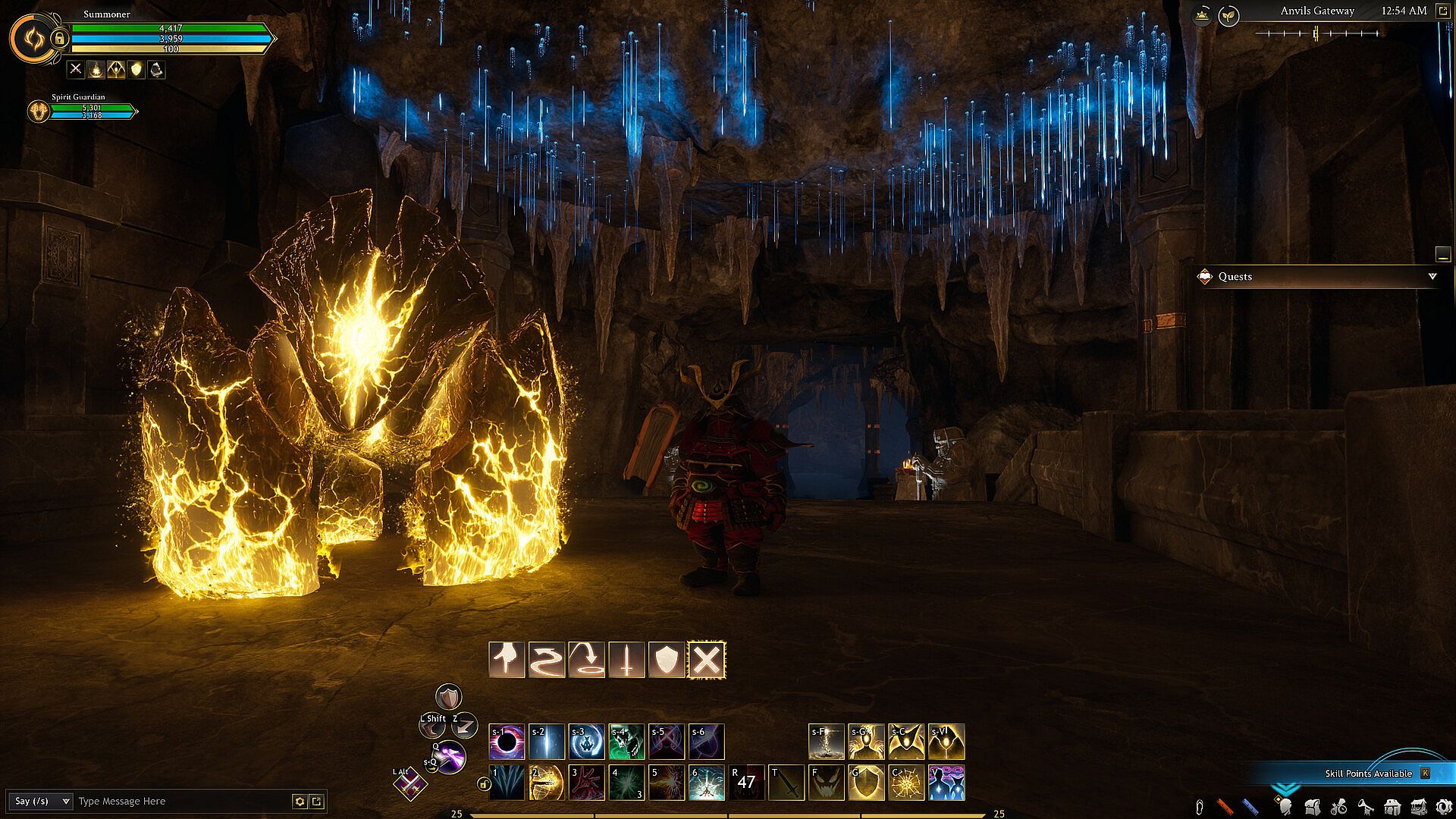
Task: Toggle the hotbar lock icon
Action: tap(483, 784)
